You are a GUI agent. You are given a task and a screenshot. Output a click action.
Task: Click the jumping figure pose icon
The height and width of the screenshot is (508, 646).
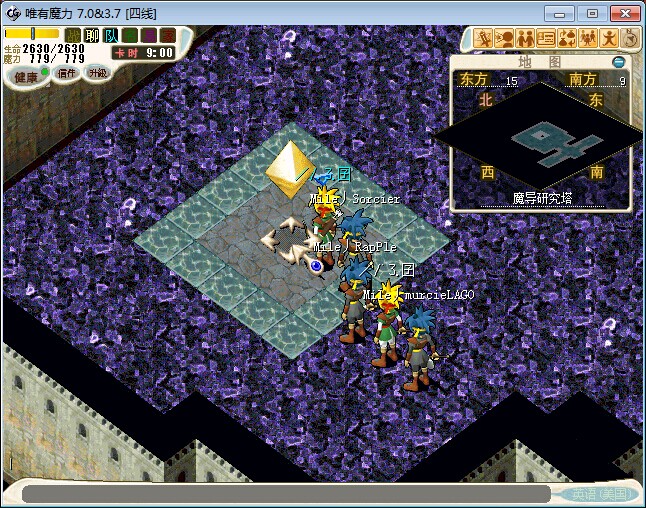click(x=609, y=39)
